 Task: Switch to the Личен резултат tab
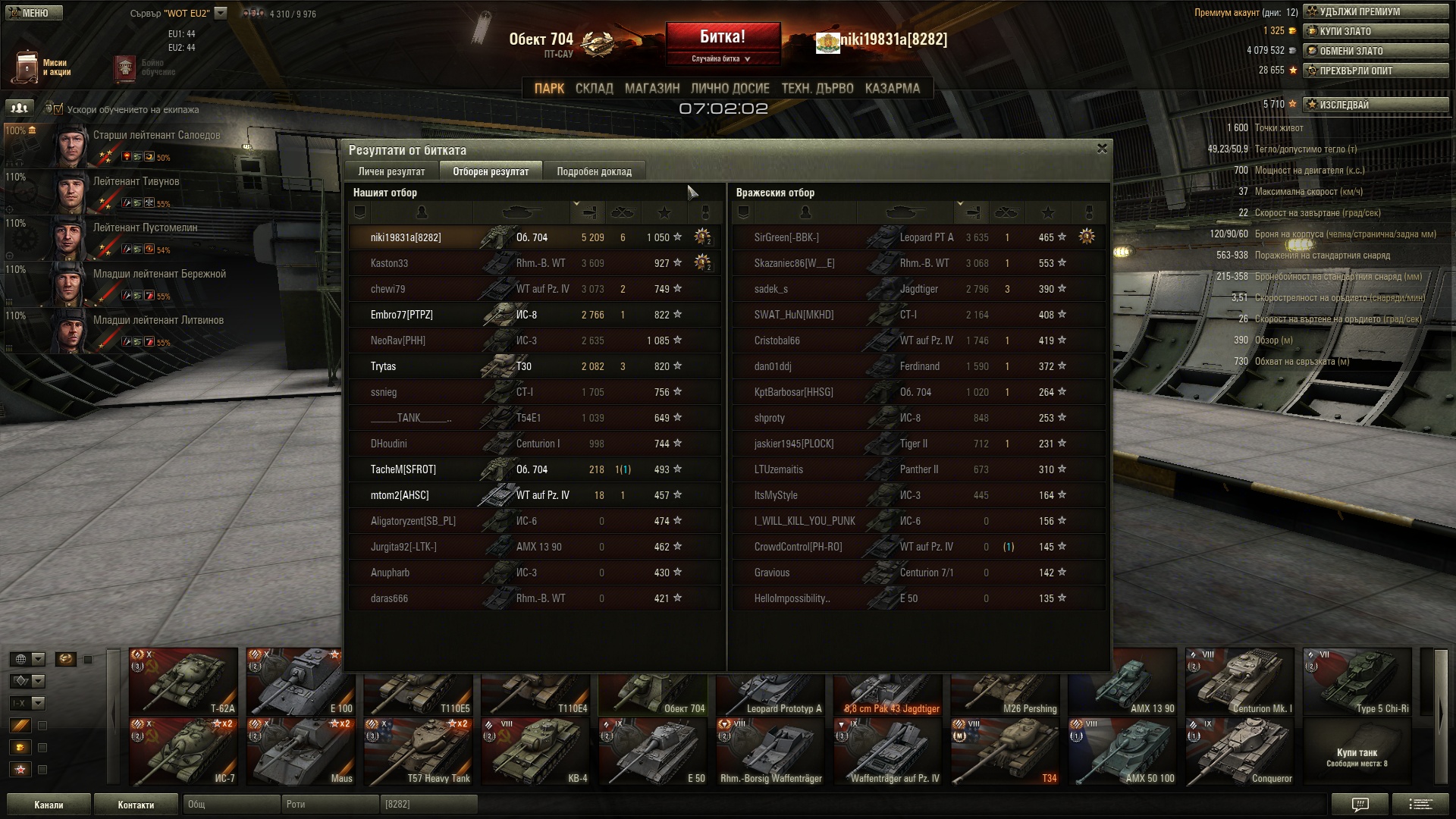point(391,171)
